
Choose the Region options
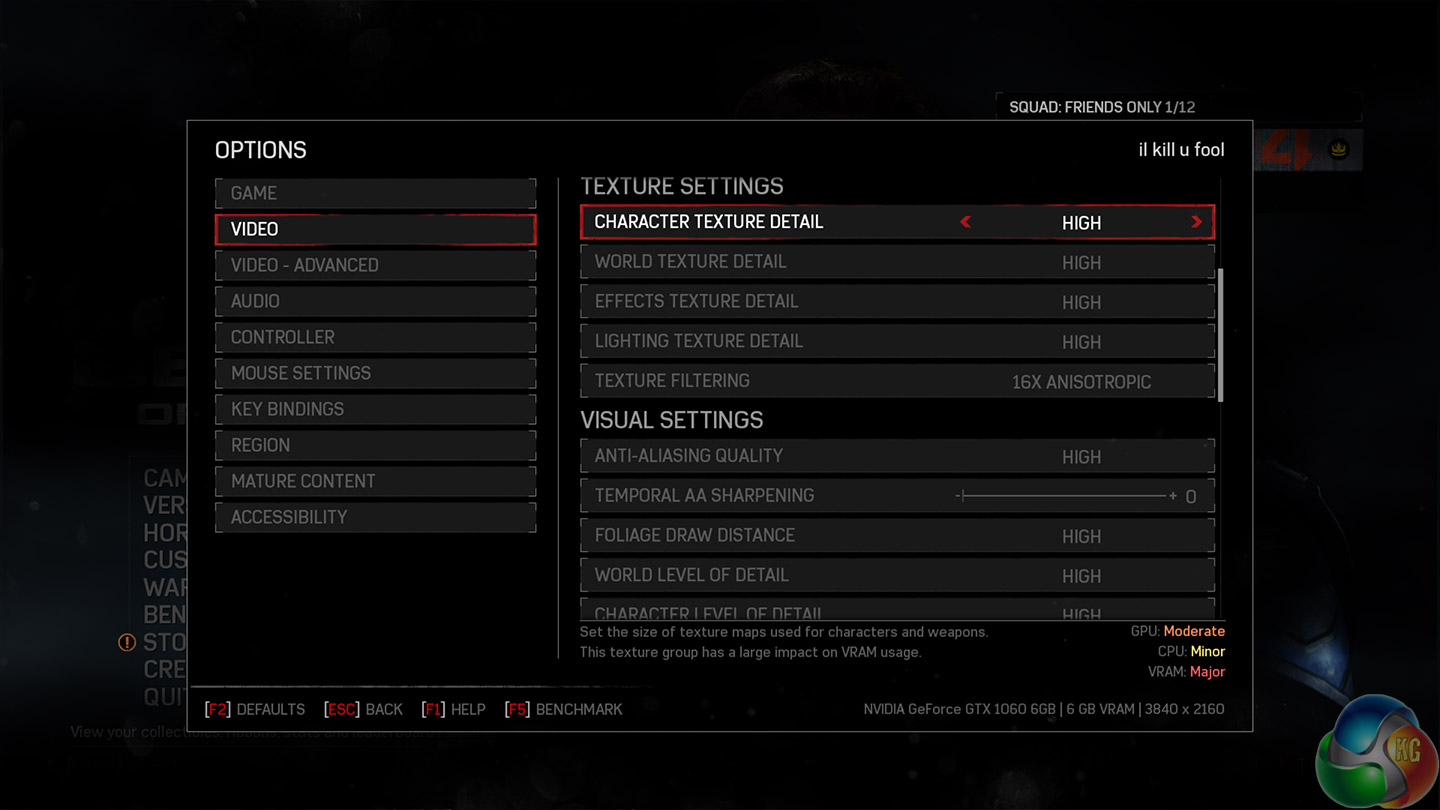pyautogui.click(x=375, y=445)
